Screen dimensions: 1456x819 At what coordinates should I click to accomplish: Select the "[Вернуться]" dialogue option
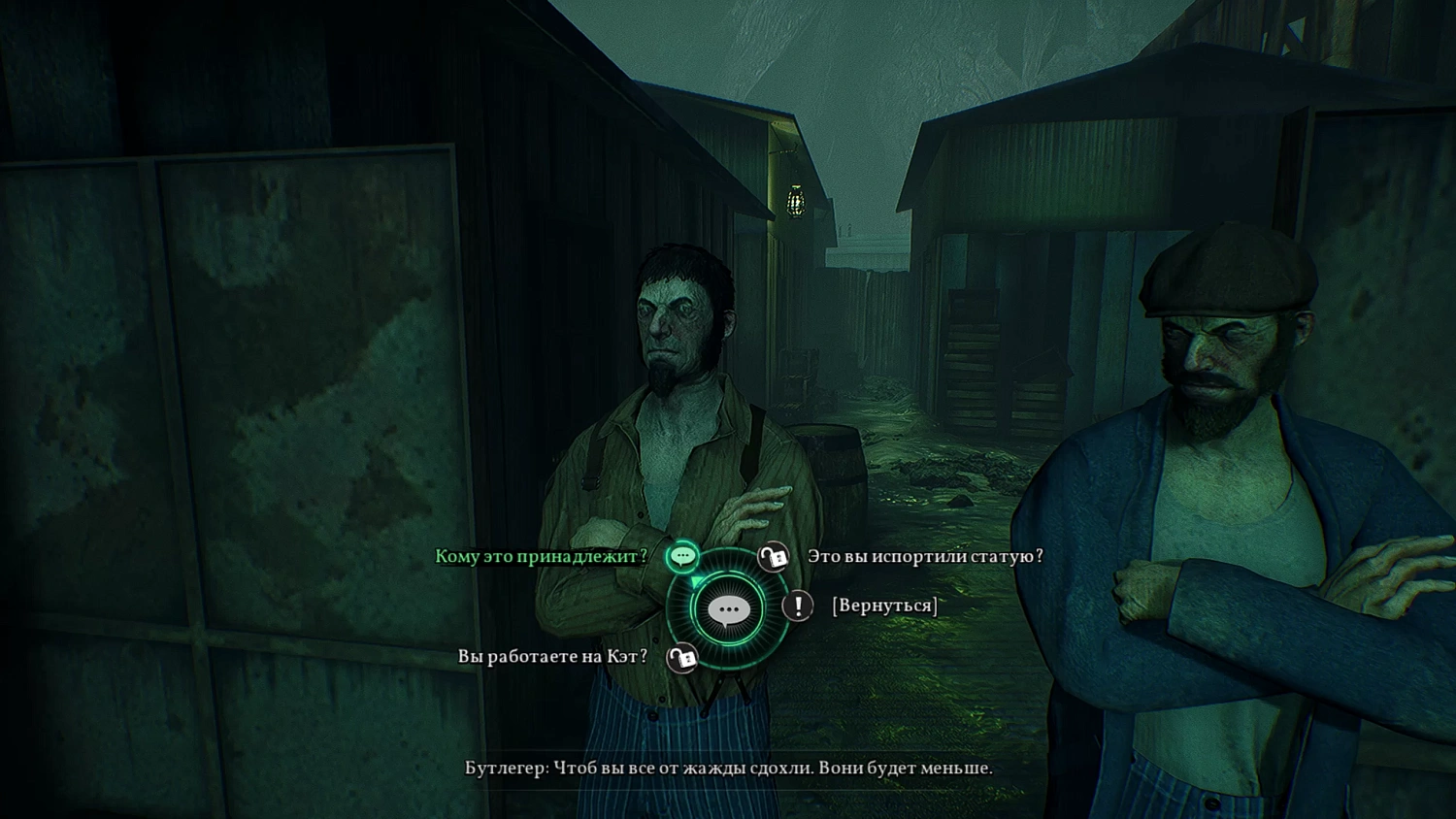click(x=884, y=606)
